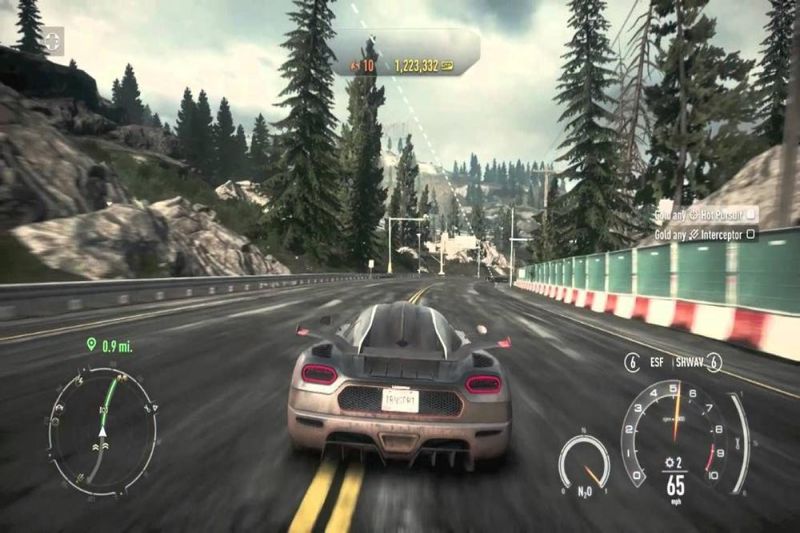Click the square crosshair icon in the corner

coord(51,40)
